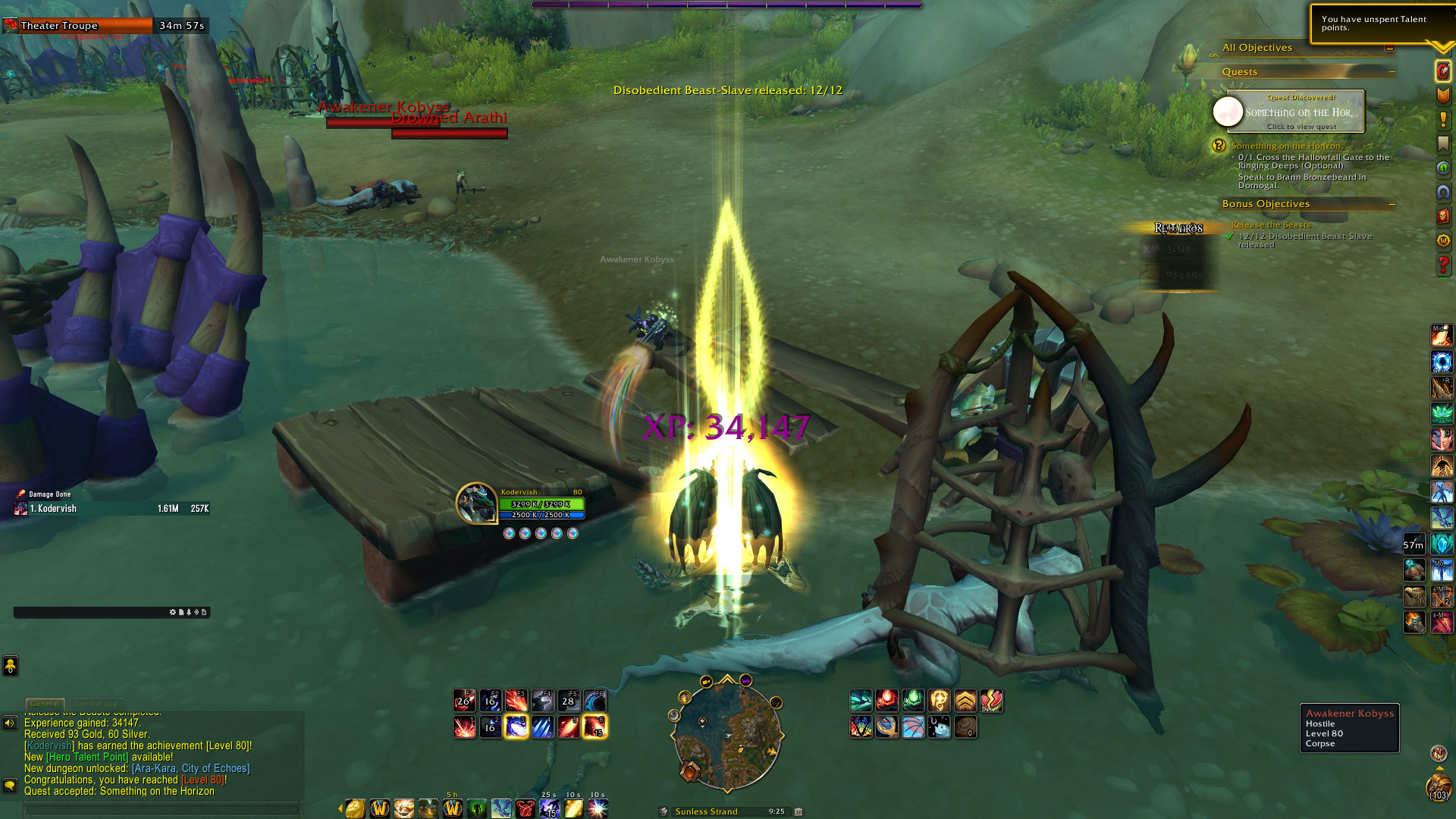Screen dimensions: 1456x819
Task: Switch to the Combat Log chat tab
Action: 97,704
